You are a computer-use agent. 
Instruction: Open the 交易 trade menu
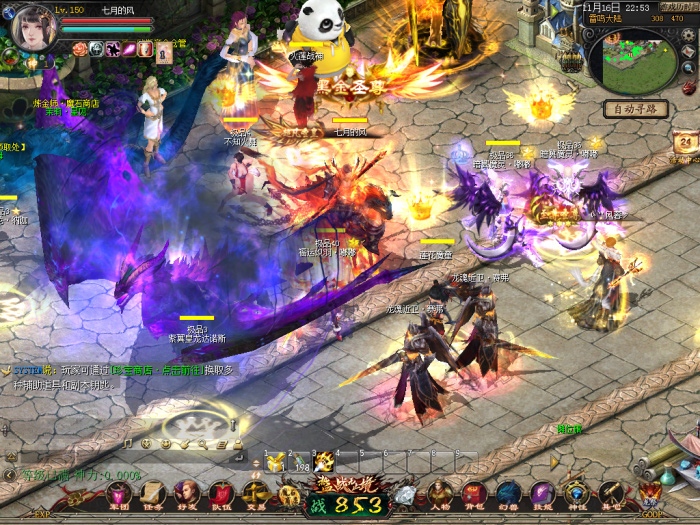coord(254,494)
